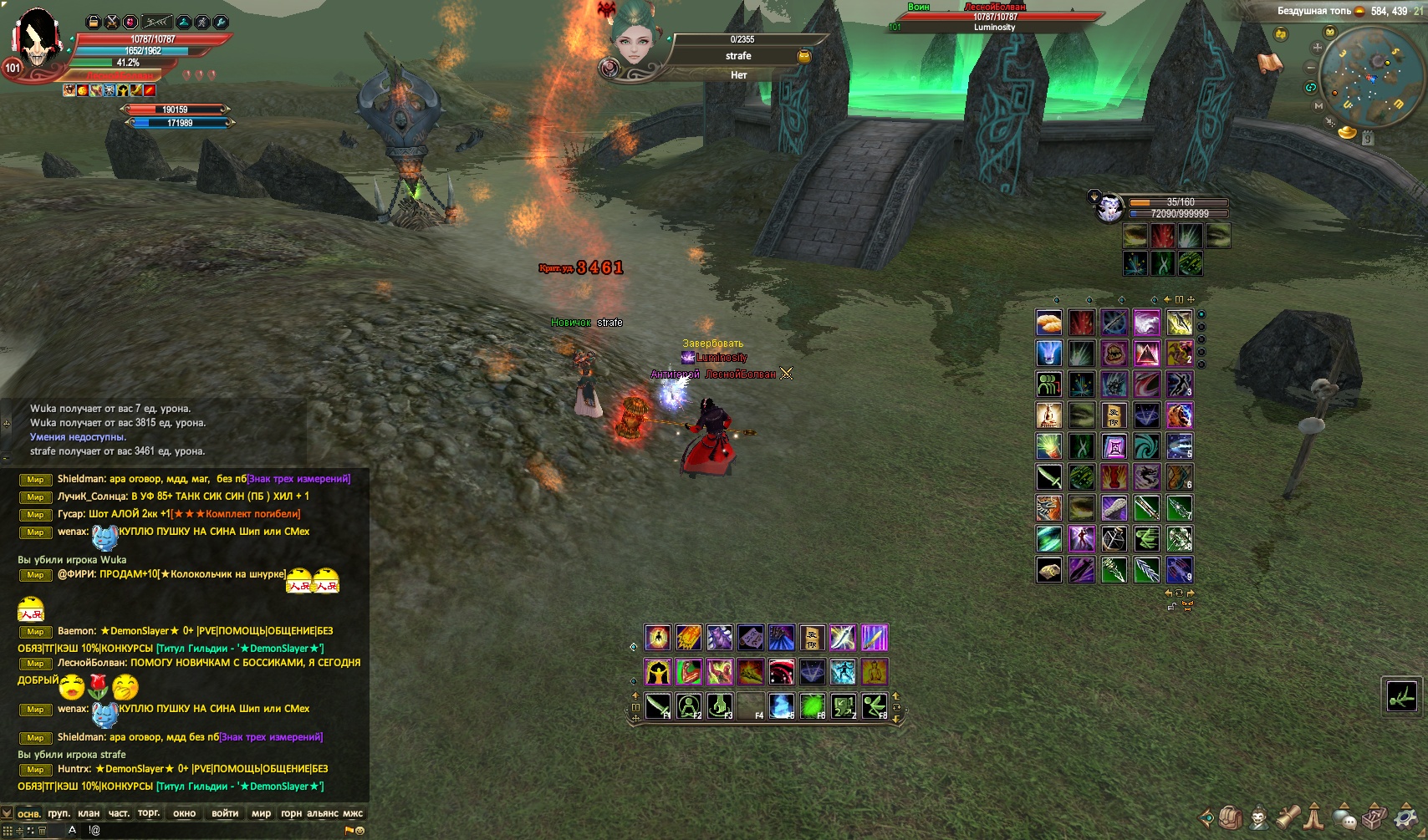
Task: Switch to the 'мир' chat tab
Action: click(261, 813)
